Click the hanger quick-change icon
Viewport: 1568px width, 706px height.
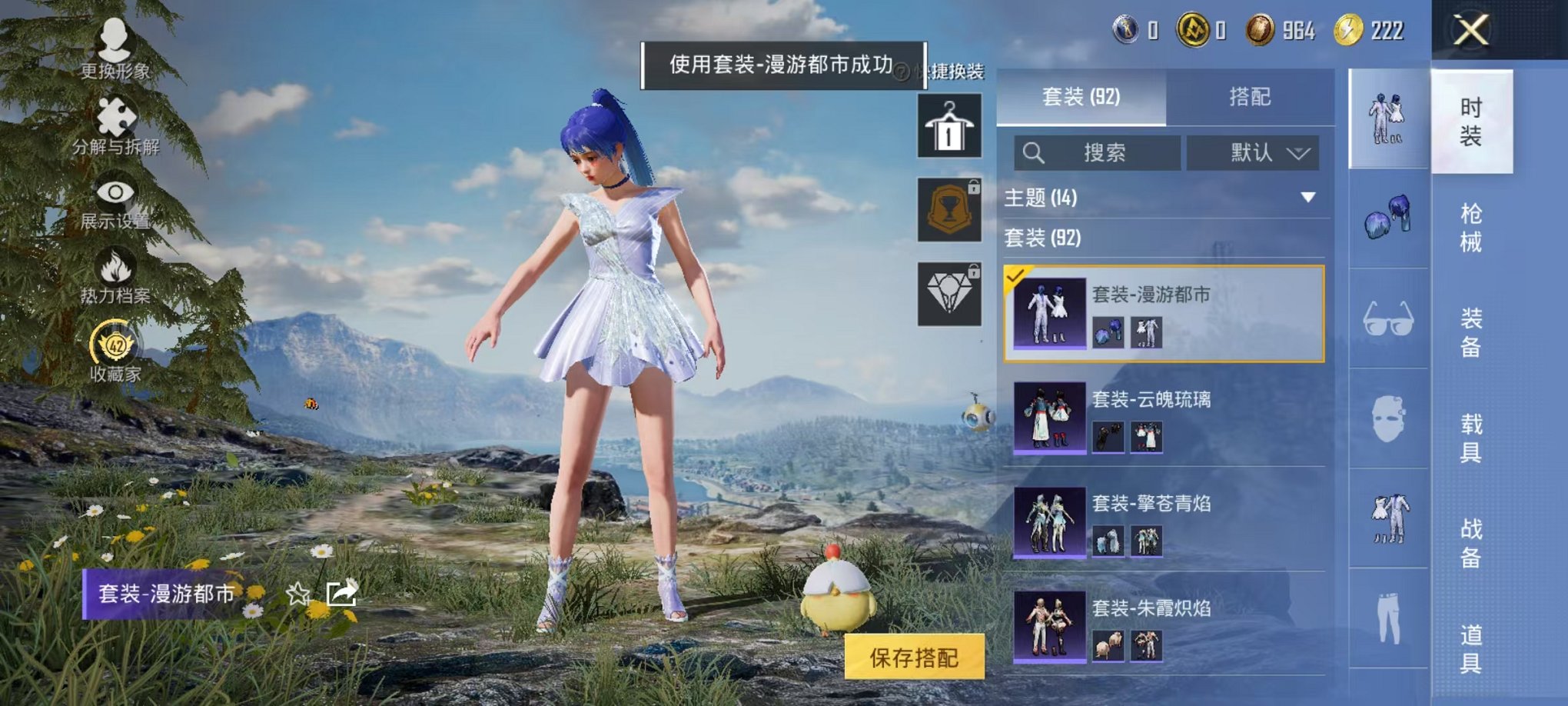[x=950, y=125]
